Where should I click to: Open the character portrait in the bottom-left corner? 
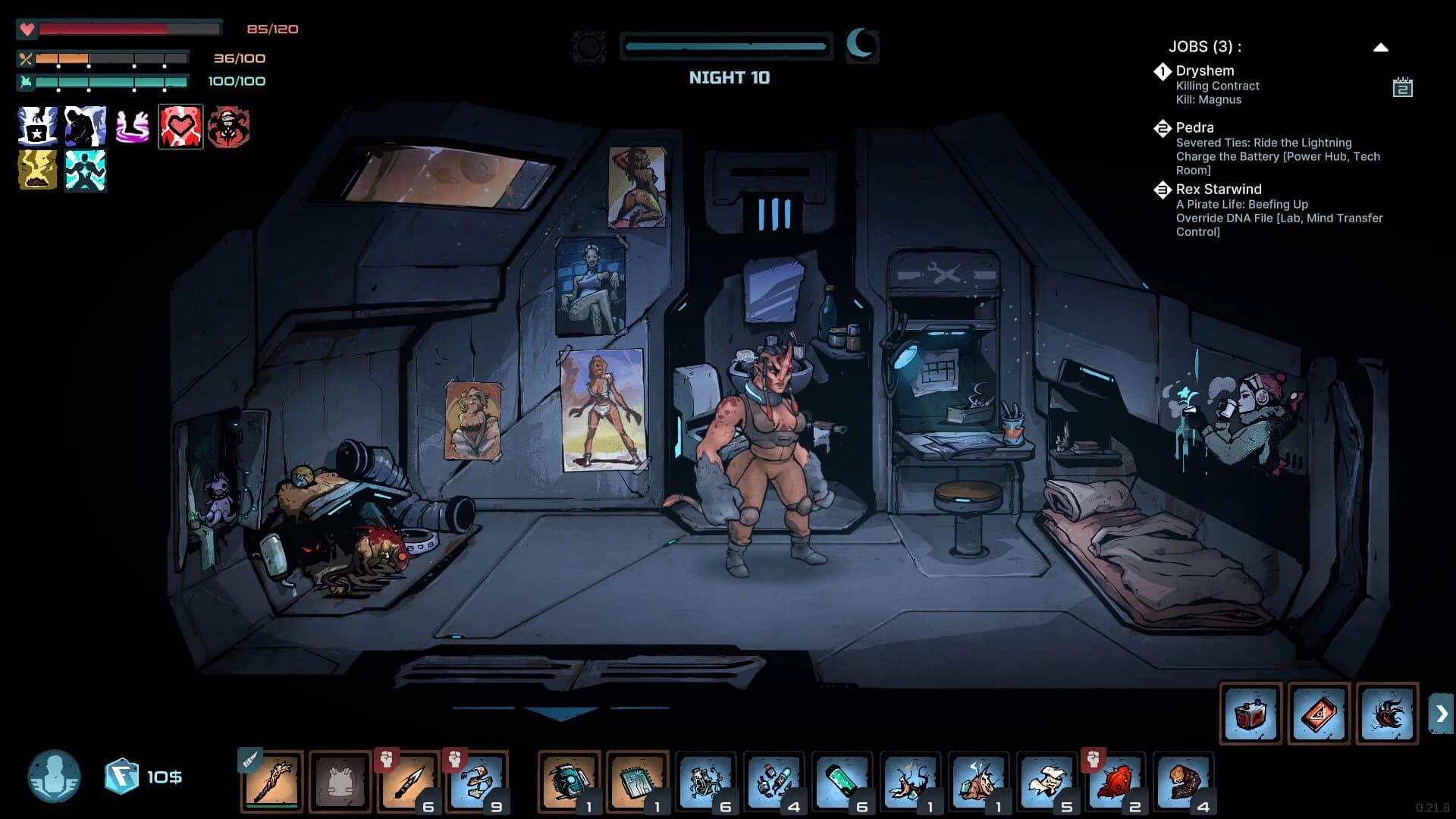tap(55, 775)
